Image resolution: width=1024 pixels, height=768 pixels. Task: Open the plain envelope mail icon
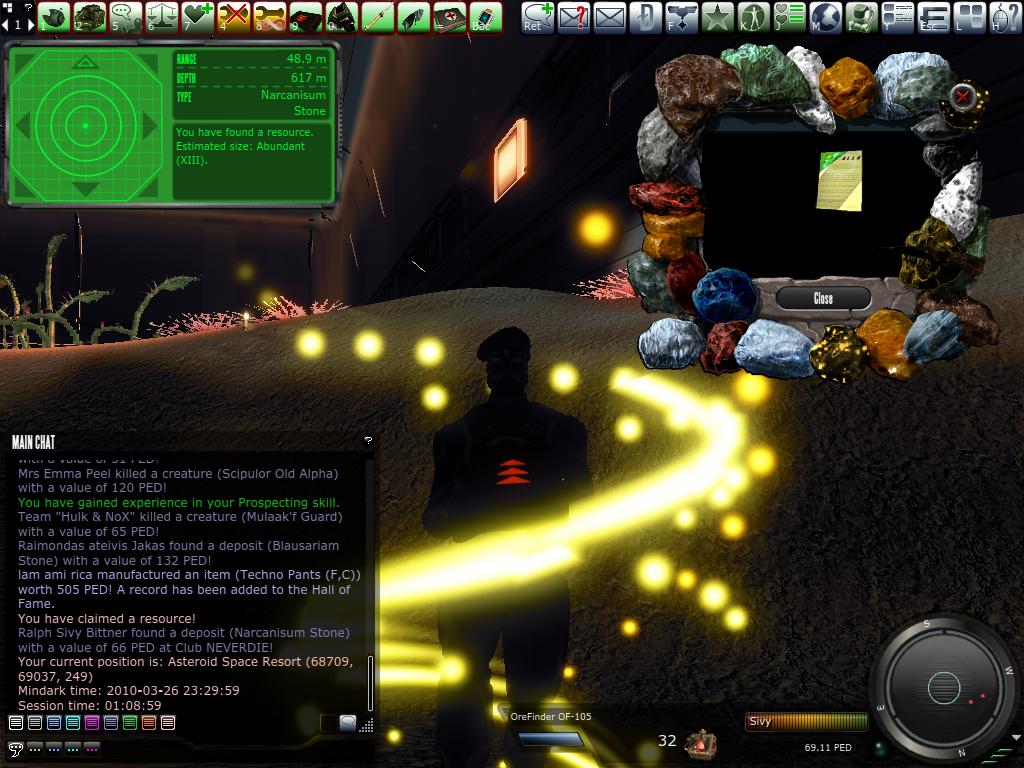609,16
